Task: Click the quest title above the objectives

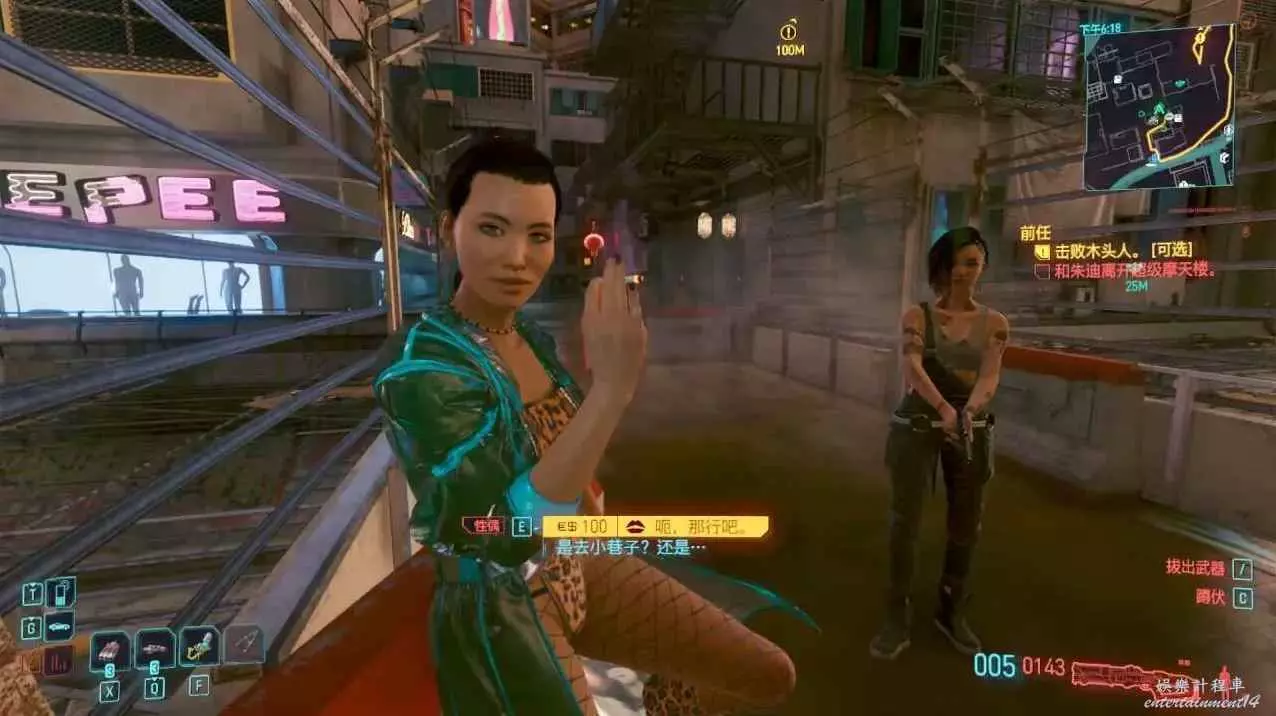Action: (x=1034, y=232)
